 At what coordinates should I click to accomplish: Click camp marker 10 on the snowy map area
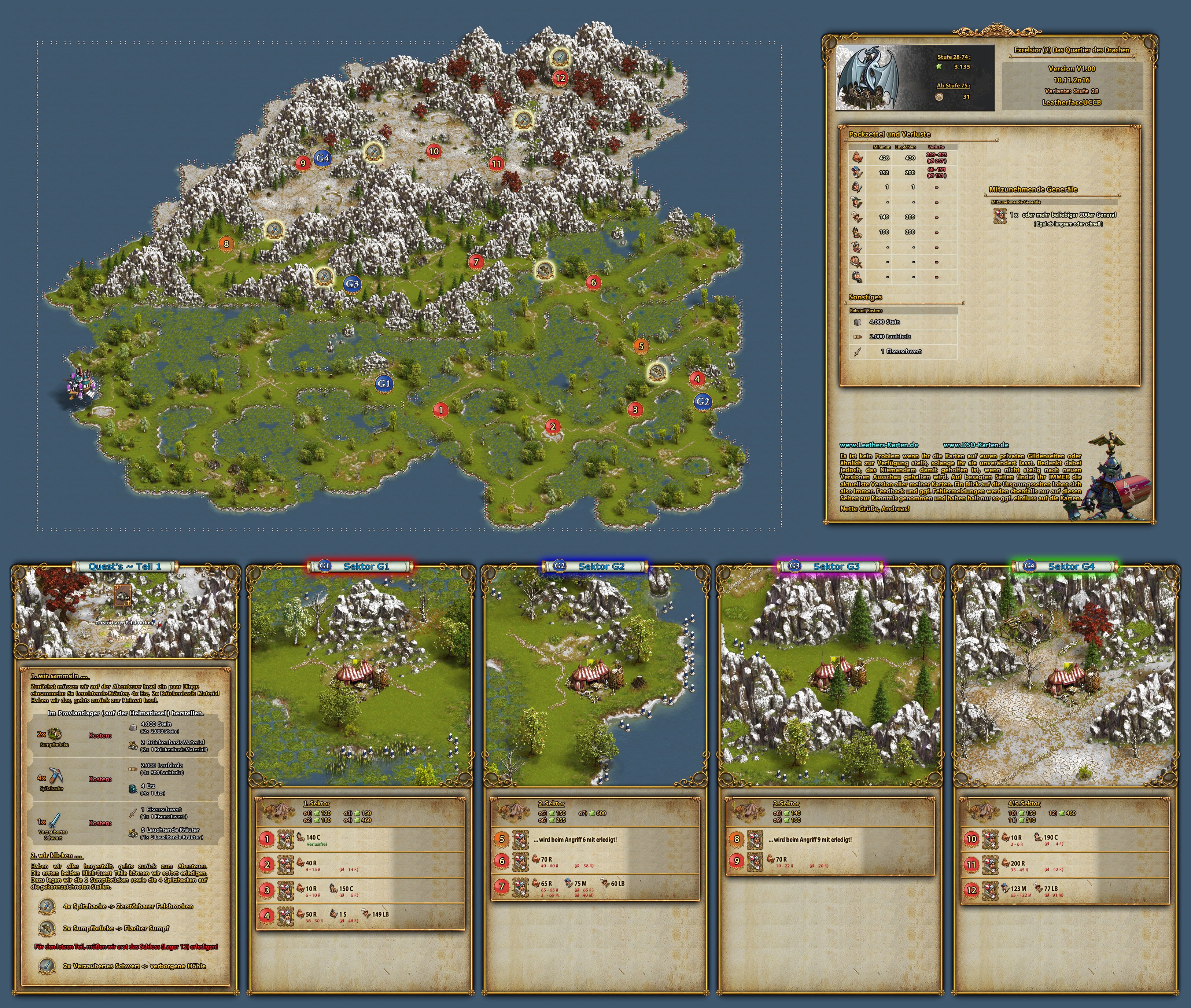(434, 151)
